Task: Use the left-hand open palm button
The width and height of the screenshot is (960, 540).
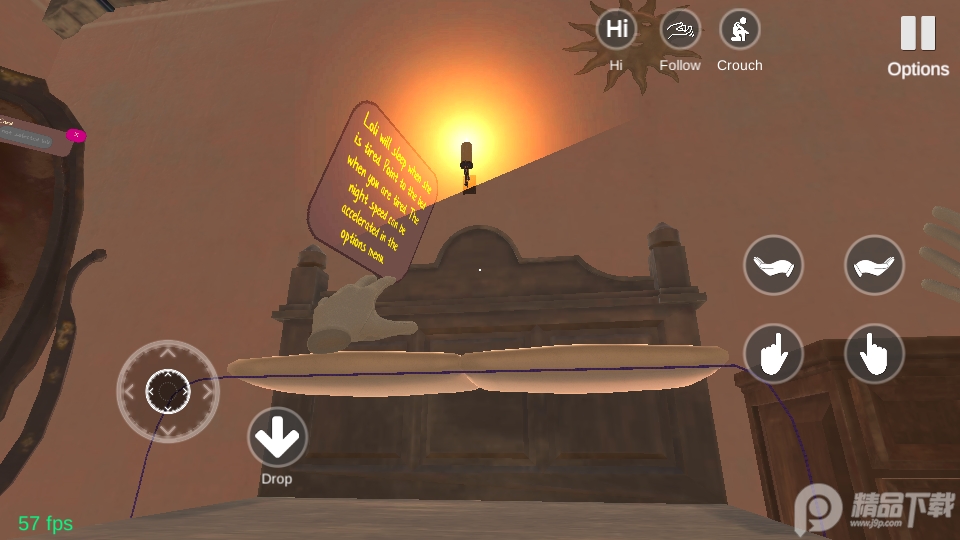Action: [x=773, y=265]
